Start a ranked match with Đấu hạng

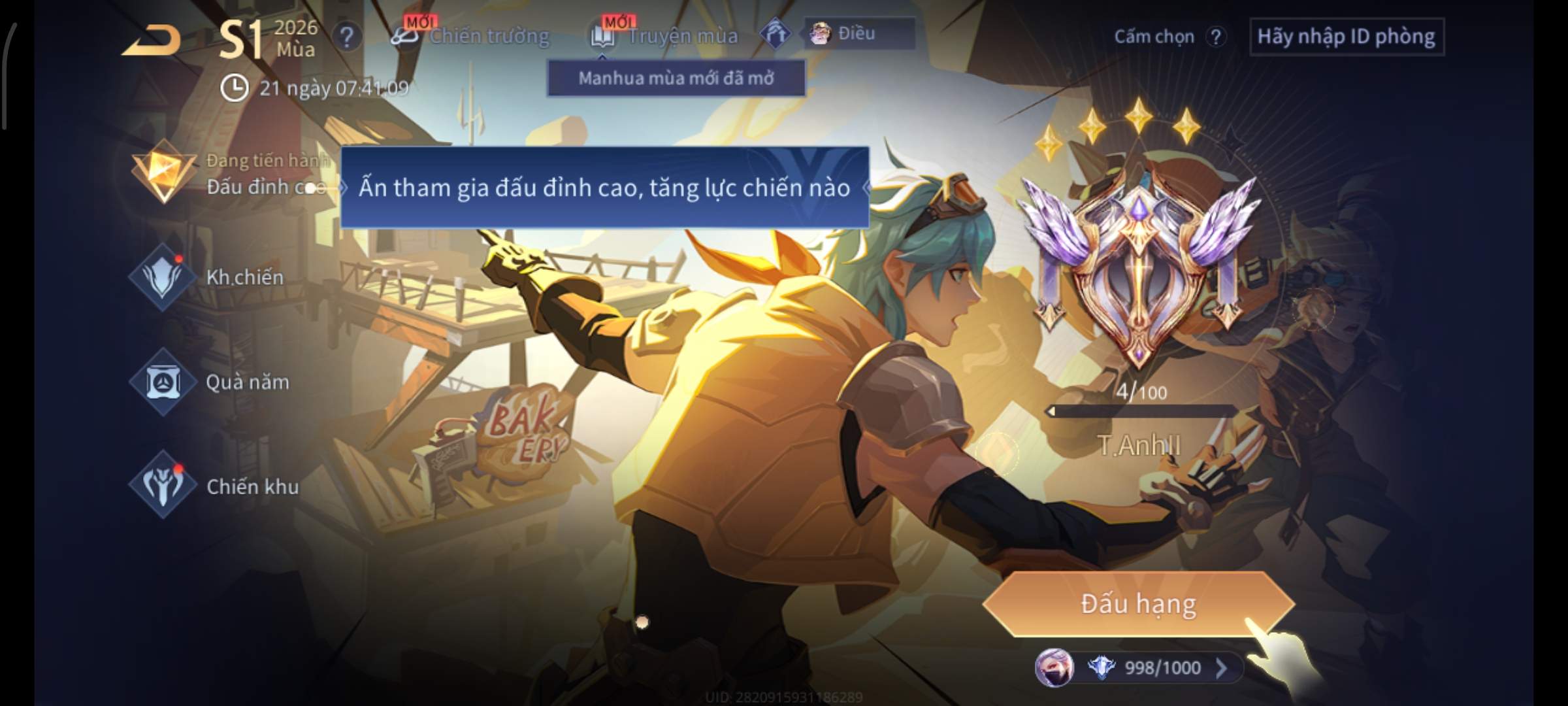pyautogui.click(x=1138, y=603)
